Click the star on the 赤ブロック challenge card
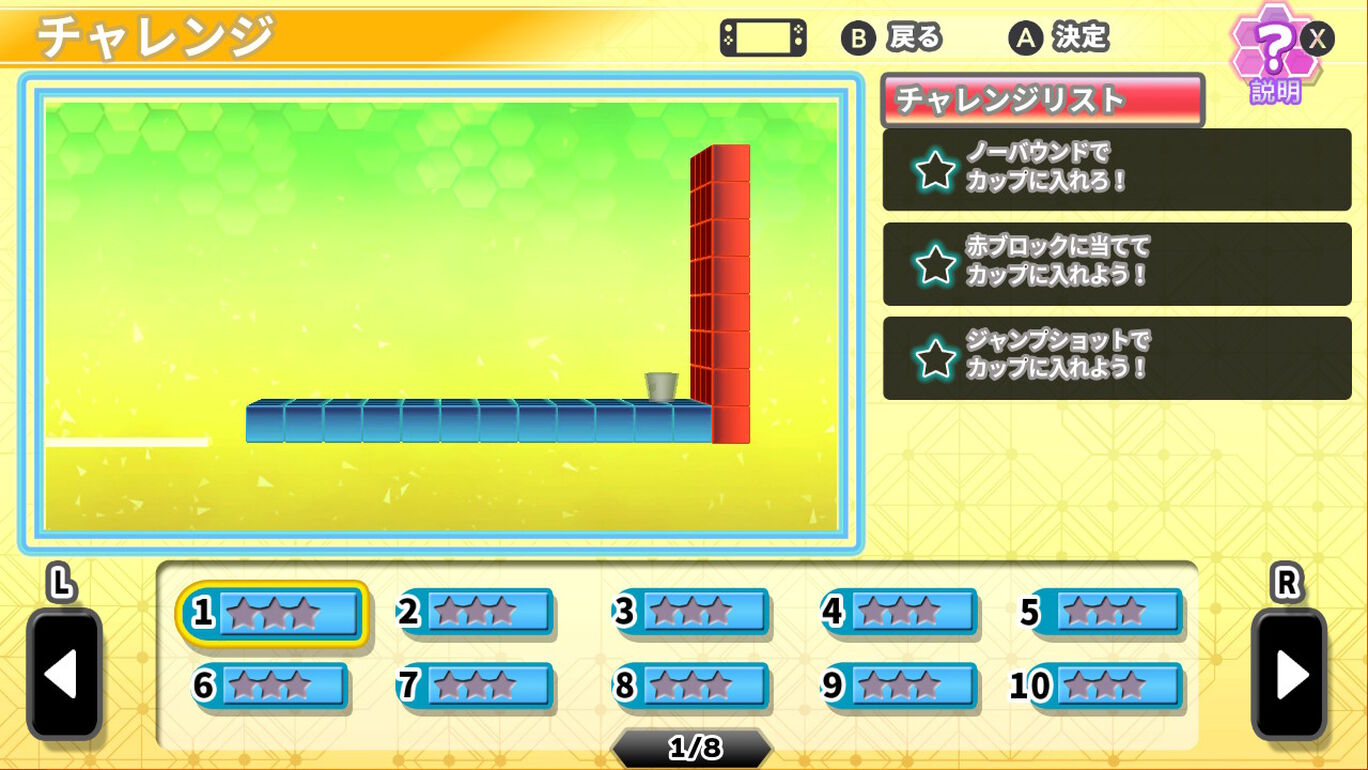1368x770 pixels. (x=935, y=264)
